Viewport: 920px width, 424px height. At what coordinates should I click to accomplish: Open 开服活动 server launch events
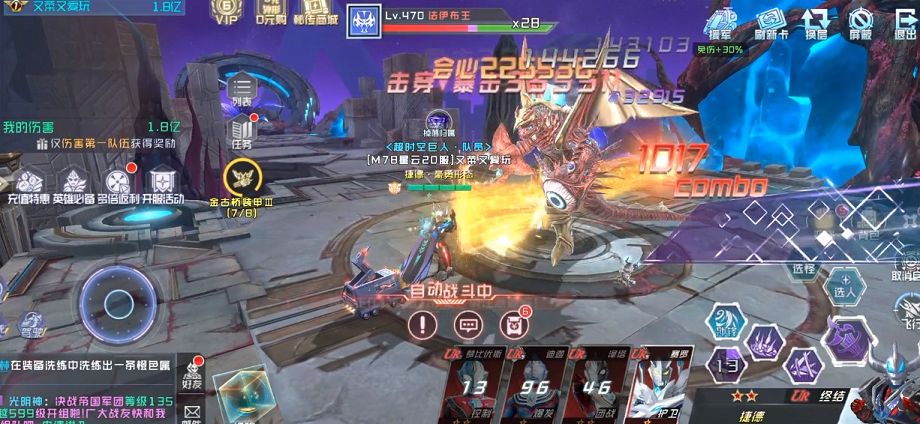tap(162, 187)
